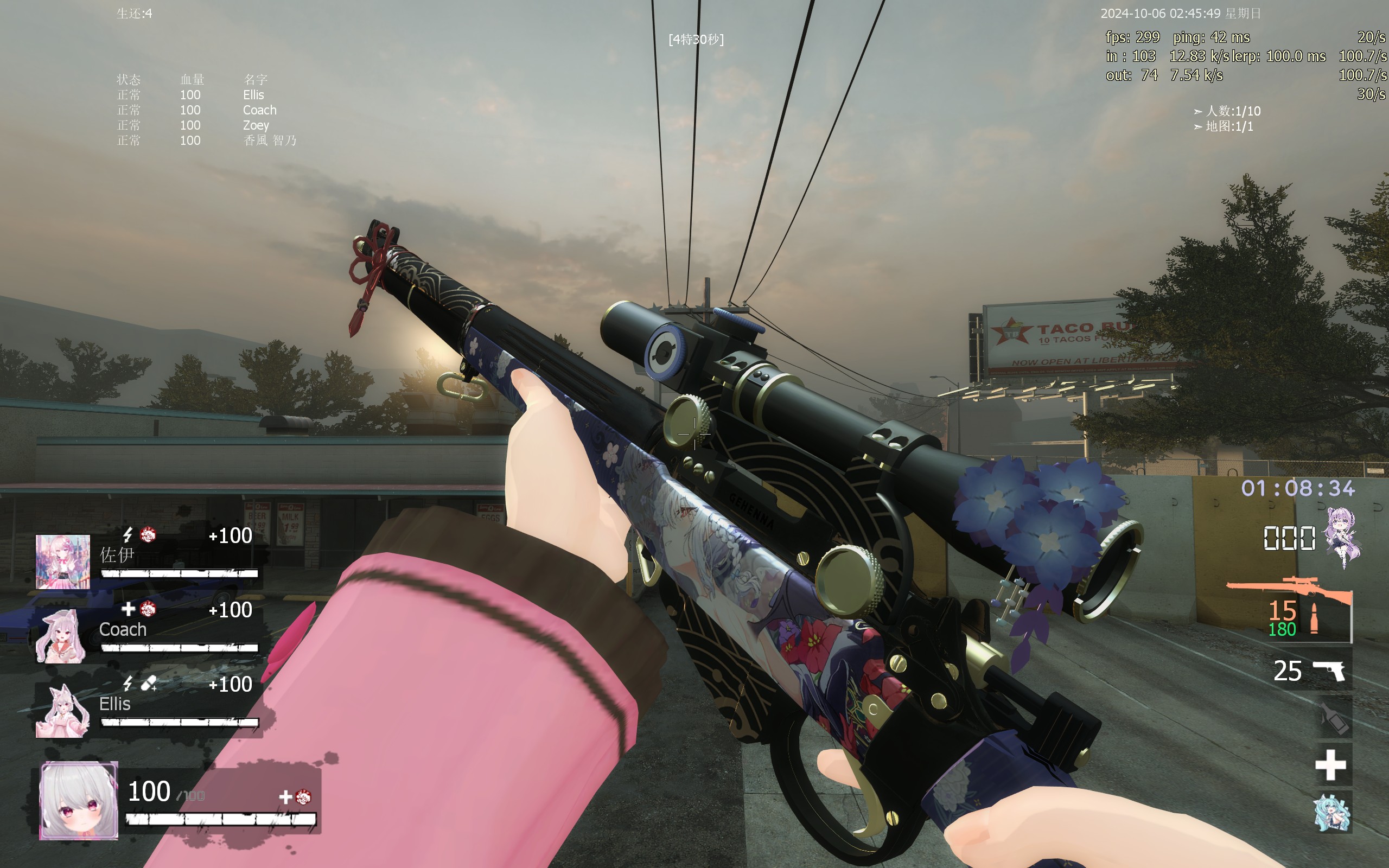The height and width of the screenshot is (868, 1389).
Task: Click 佐伊's teammate portrait
Action: click(62, 561)
